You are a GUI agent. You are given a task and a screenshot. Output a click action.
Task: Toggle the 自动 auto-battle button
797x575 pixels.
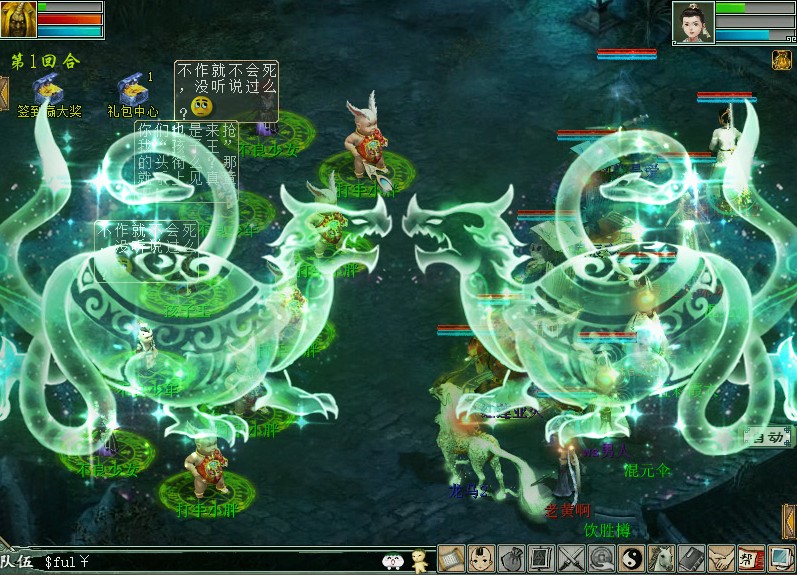[x=767, y=437]
